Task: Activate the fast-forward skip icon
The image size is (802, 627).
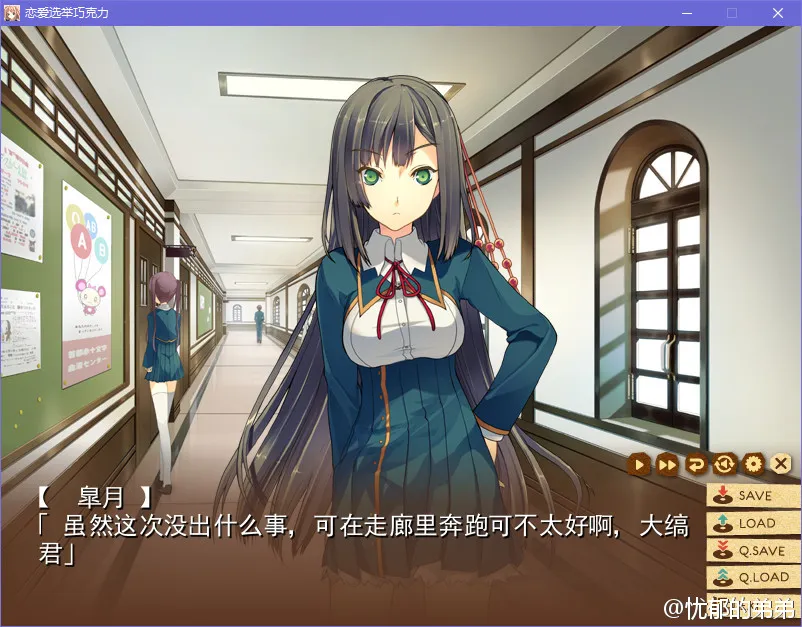Action: pyautogui.click(x=667, y=464)
